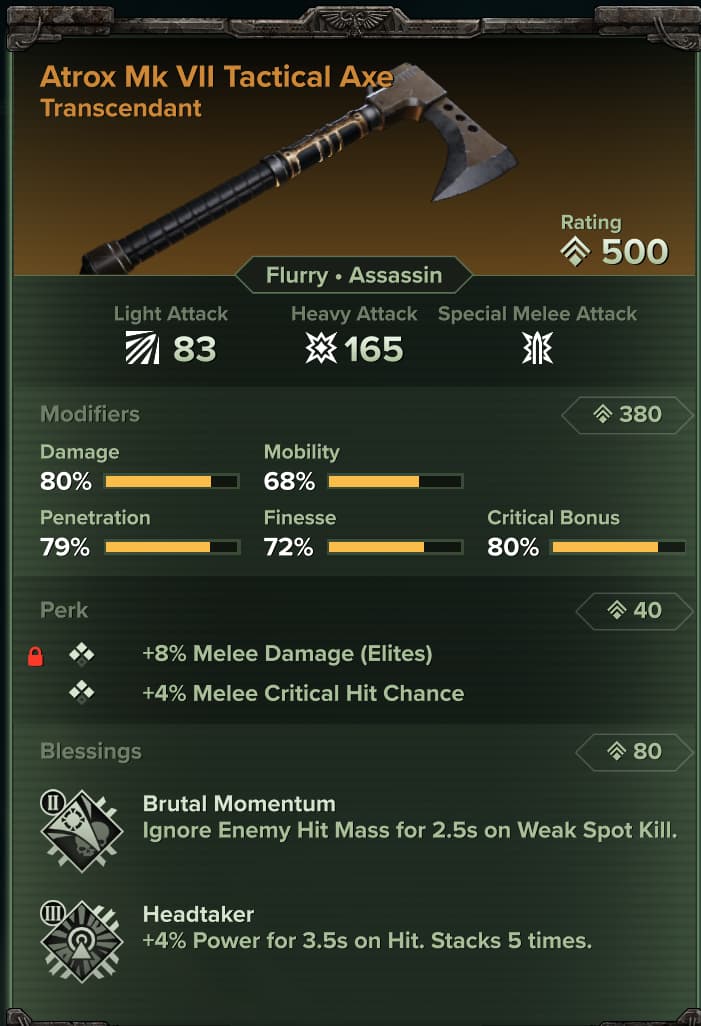Click the red lock icon beside the perk

[x=35, y=656]
